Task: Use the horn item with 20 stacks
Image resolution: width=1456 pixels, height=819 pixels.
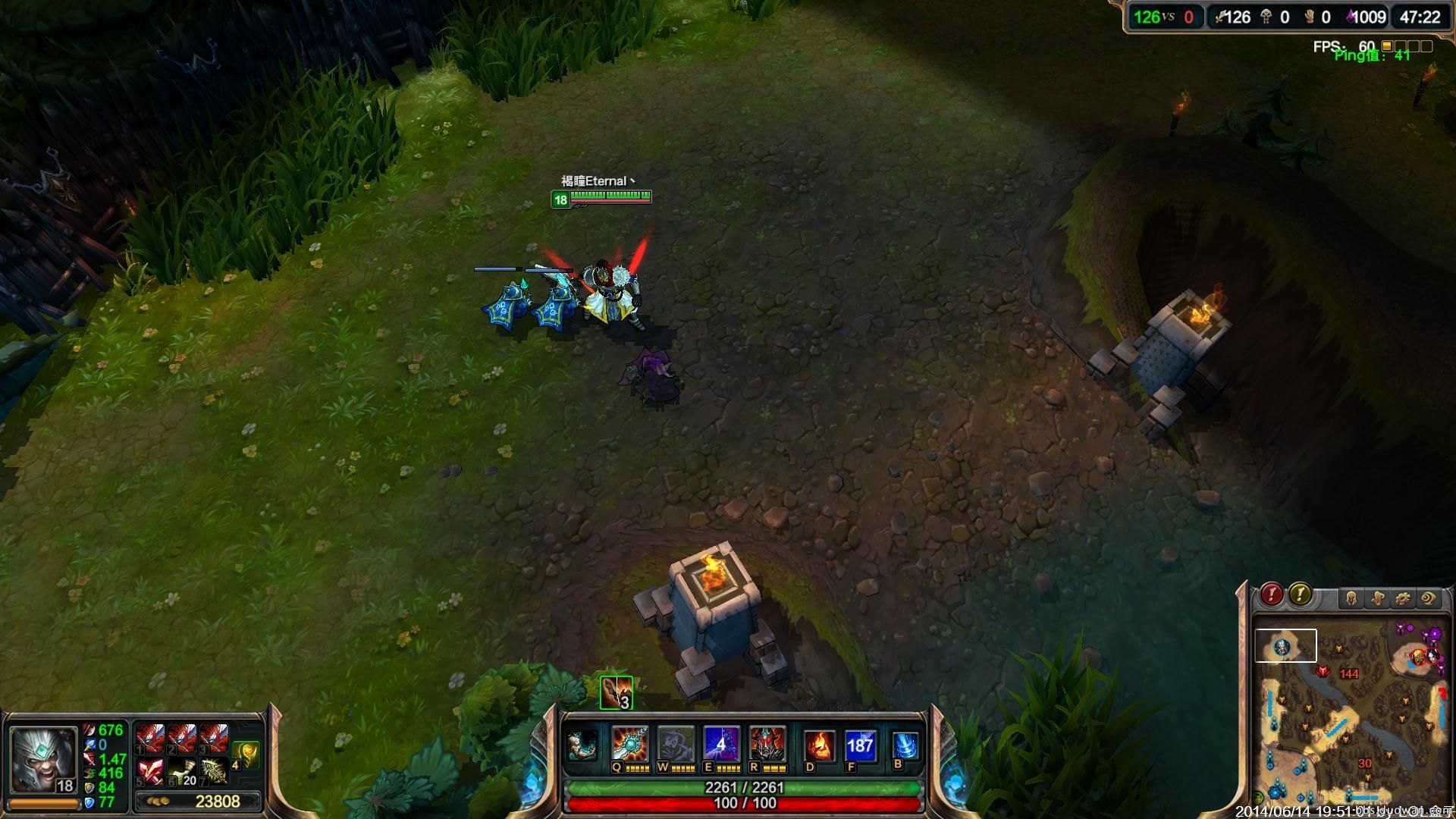Action: (182, 770)
